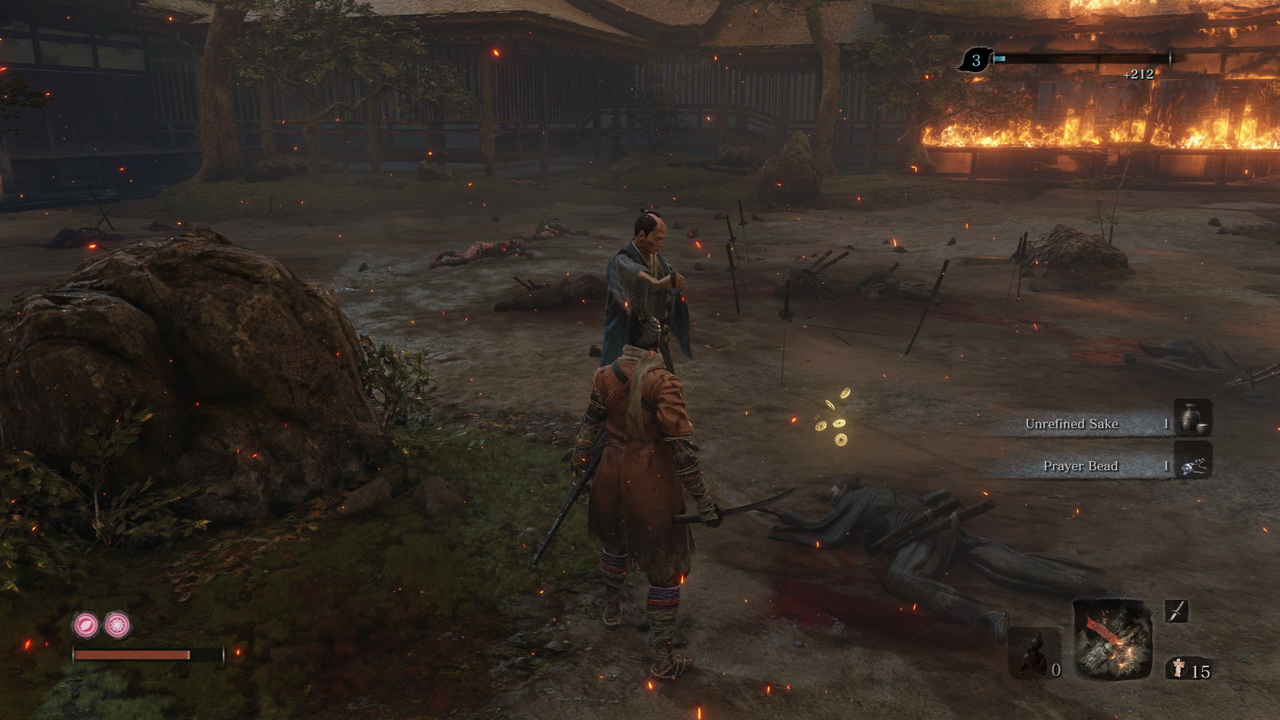The width and height of the screenshot is (1280, 720).
Task: Select the flower resurrection node
Action: click(117, 625)
